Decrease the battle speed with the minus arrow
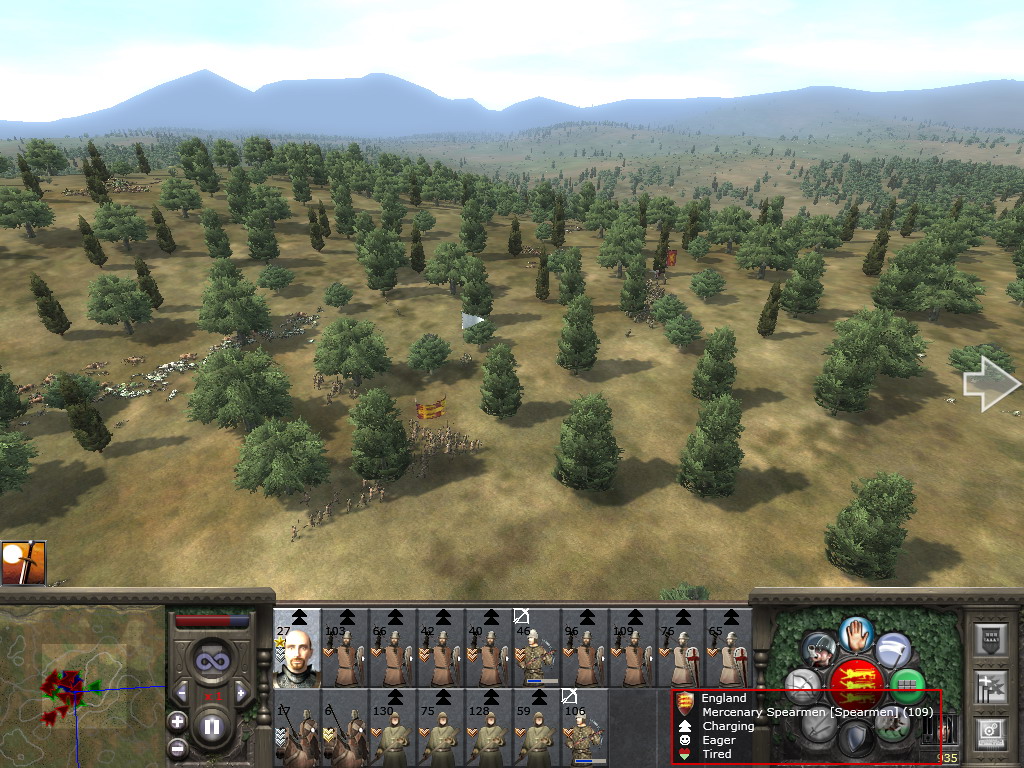This screenshot has height=768, width=1024. point(182,693)
